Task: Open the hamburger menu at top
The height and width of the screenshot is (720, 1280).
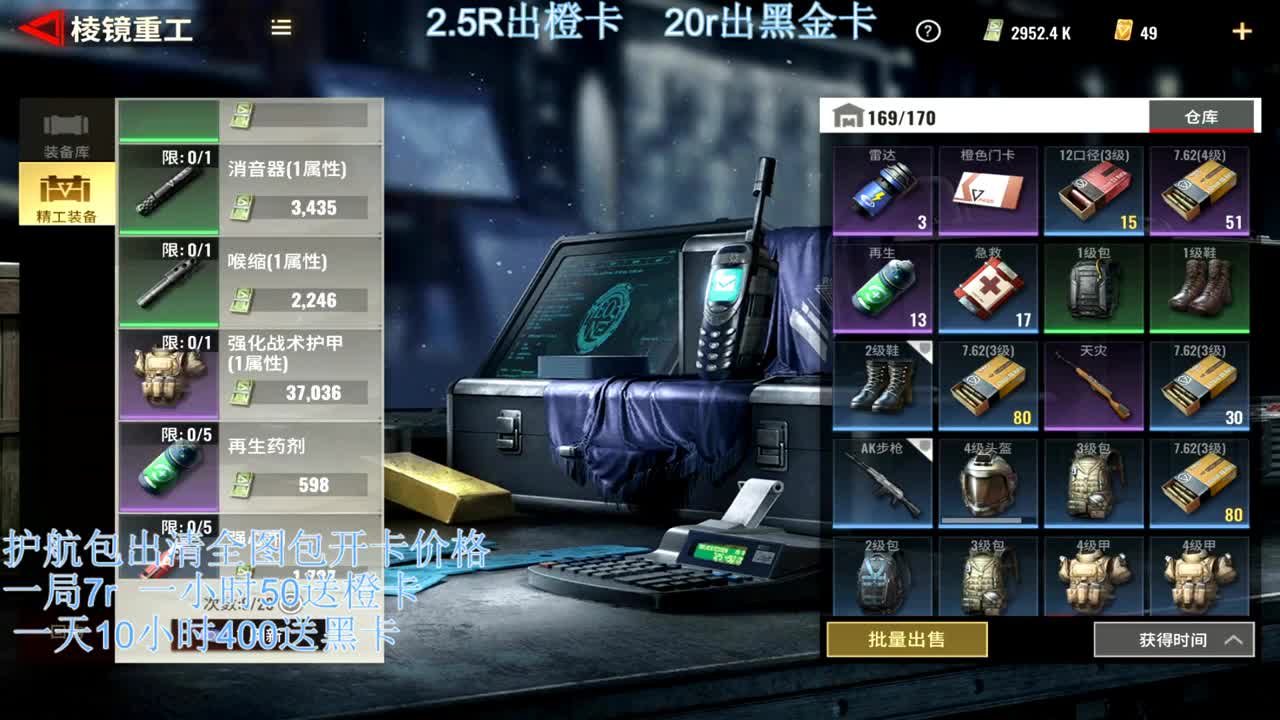Action: click(280, 29)
